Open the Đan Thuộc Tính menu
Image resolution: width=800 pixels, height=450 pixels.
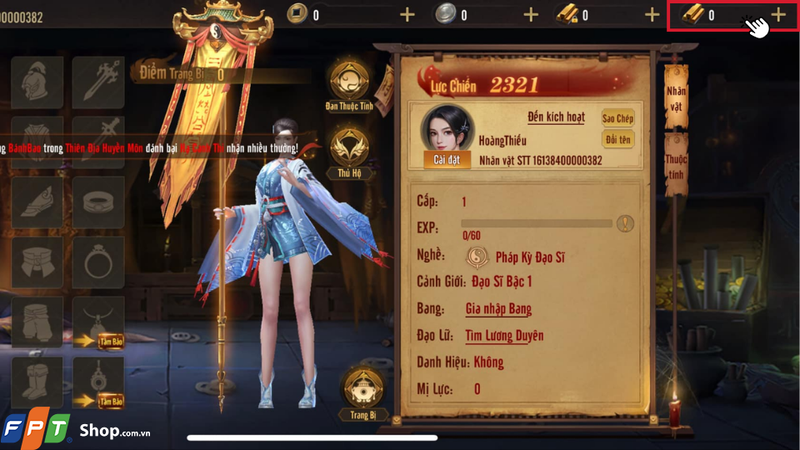pos(348,81)
